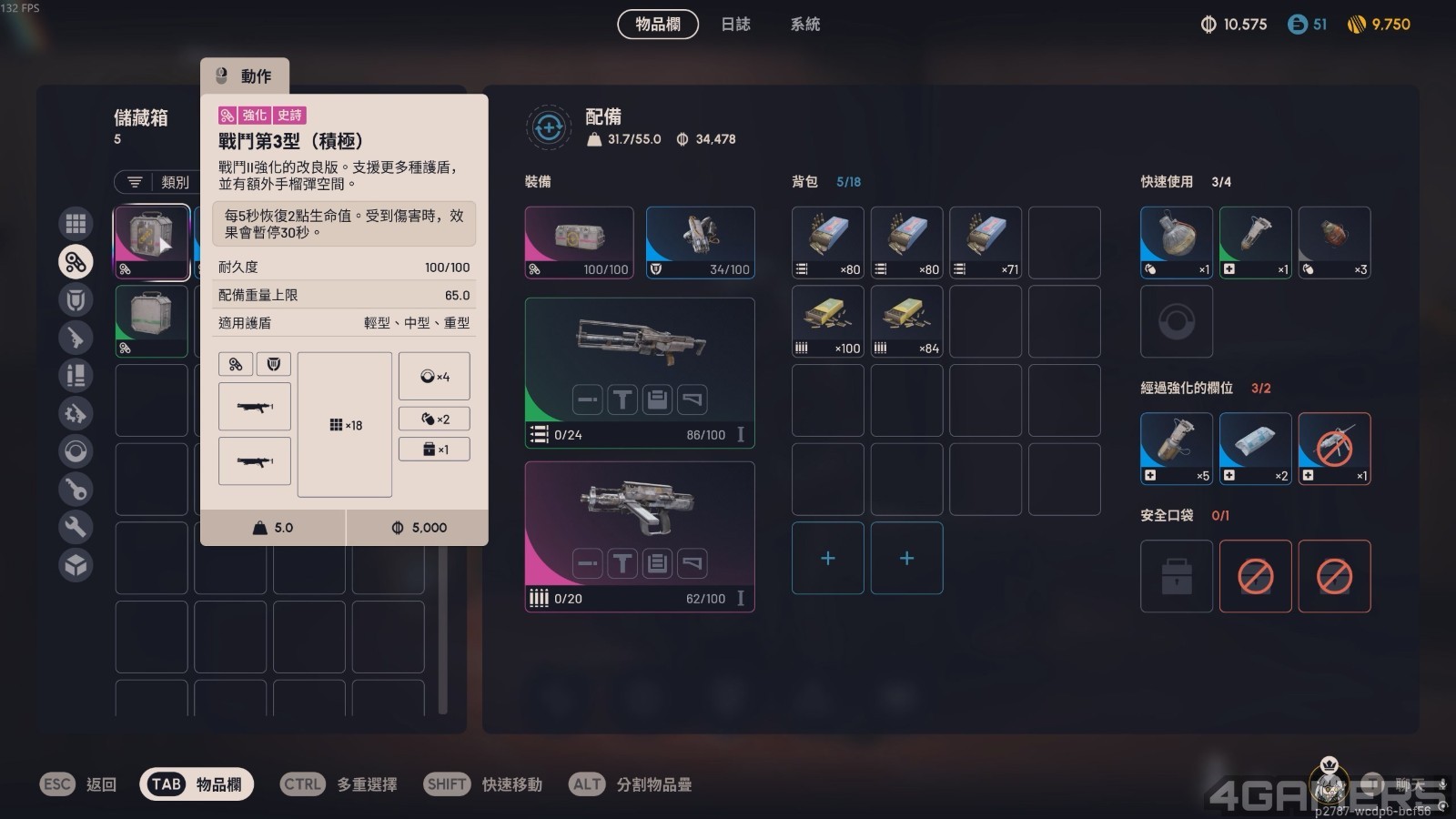Open the ammunition category filter in the sidebar
The height and width of the screenshot is (819, 1456).
(76, 375)
